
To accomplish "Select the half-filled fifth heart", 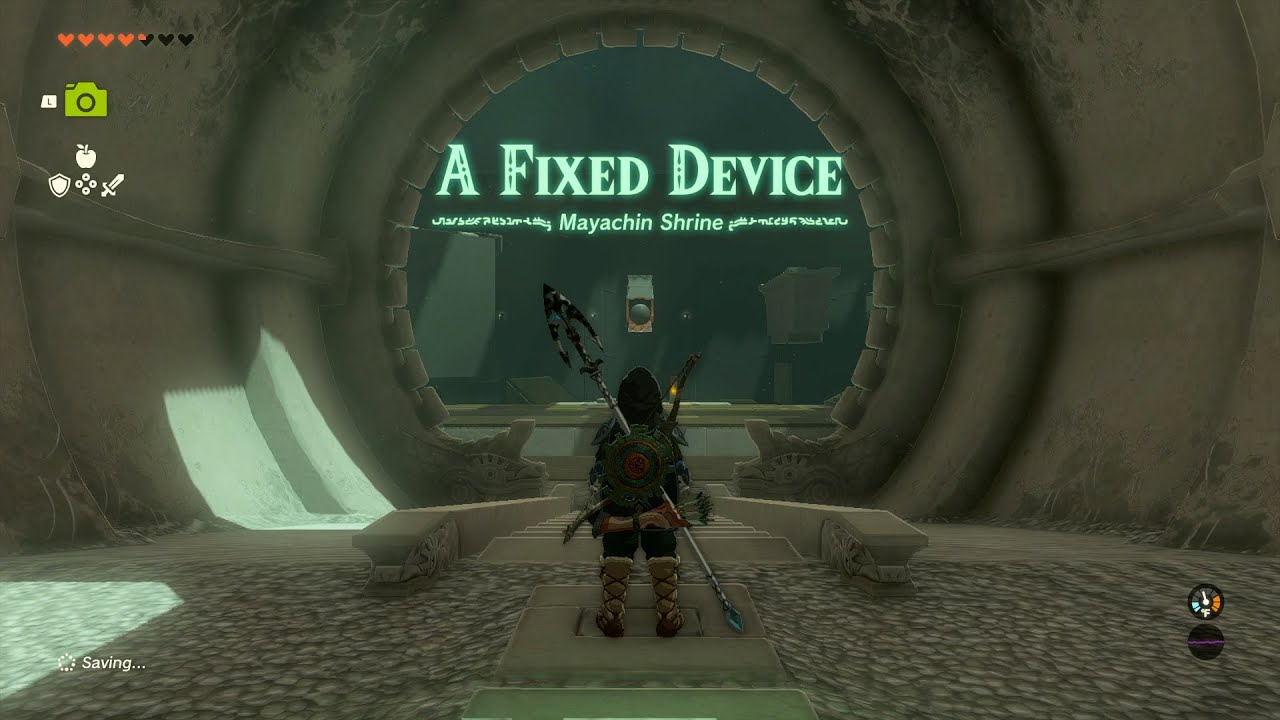I will click(143, 40).
